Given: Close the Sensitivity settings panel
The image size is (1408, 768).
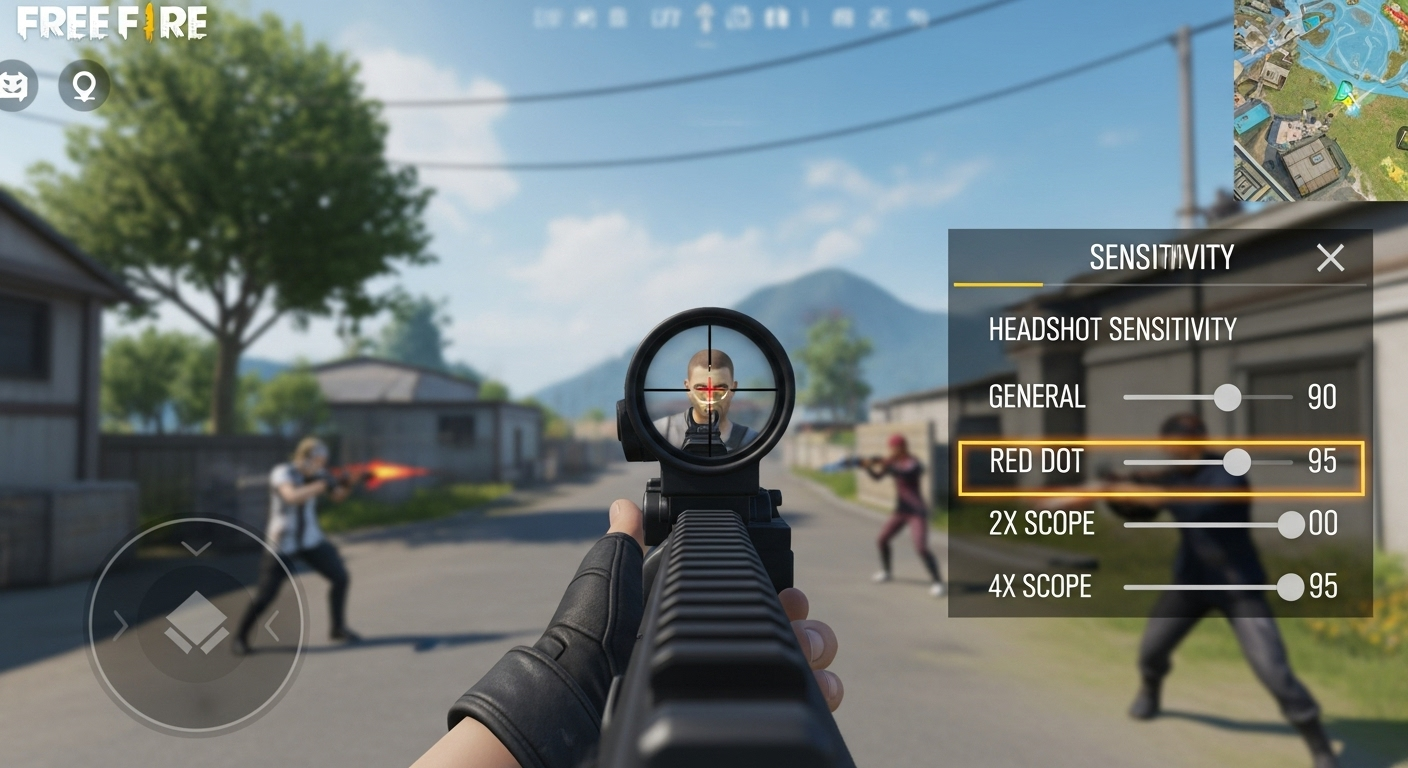Looking at the screenshot, I should [x=1330, y=258].
